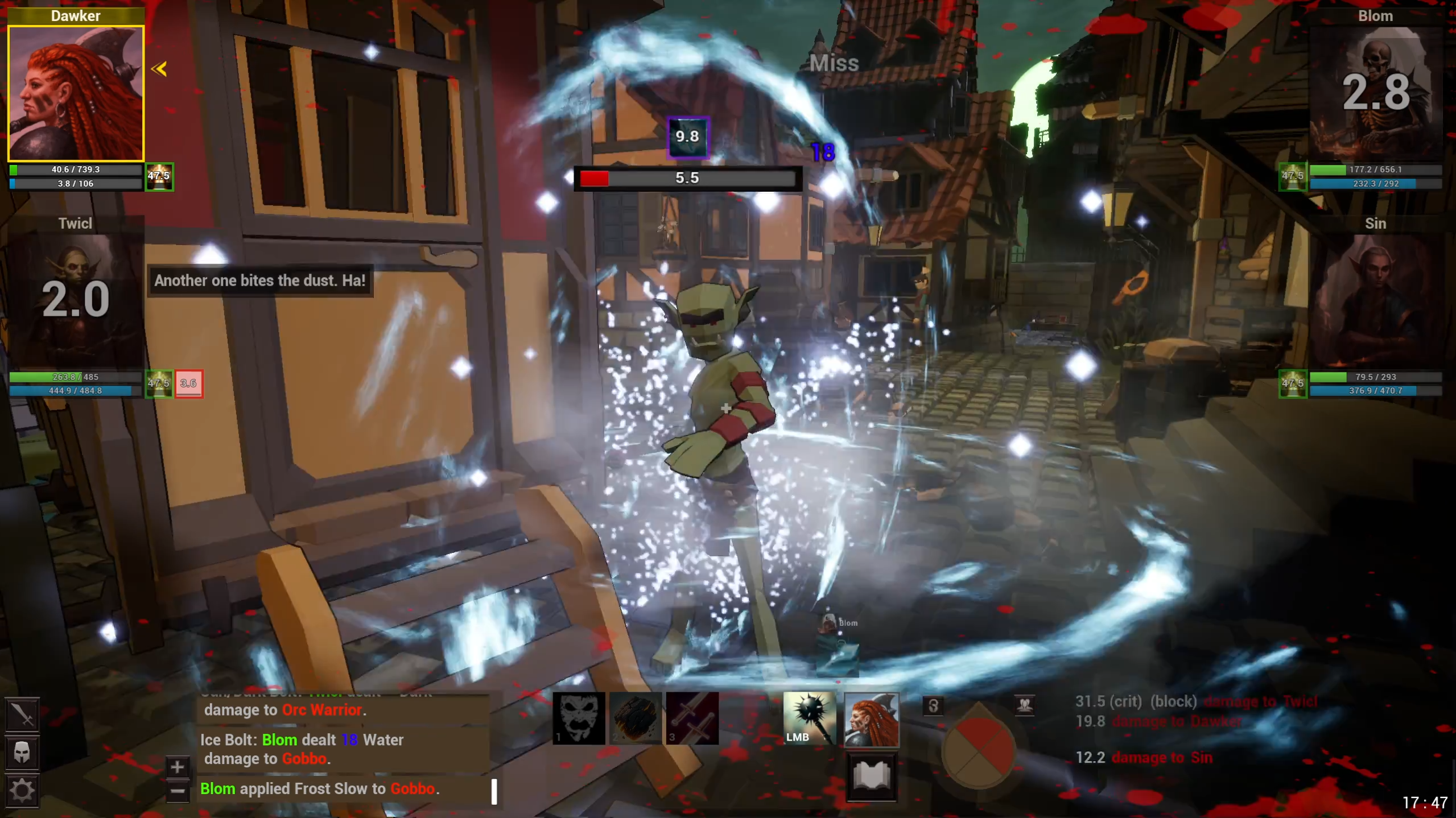
Task: Open the settings gear in the left sidebar
Action: (22, 790)
